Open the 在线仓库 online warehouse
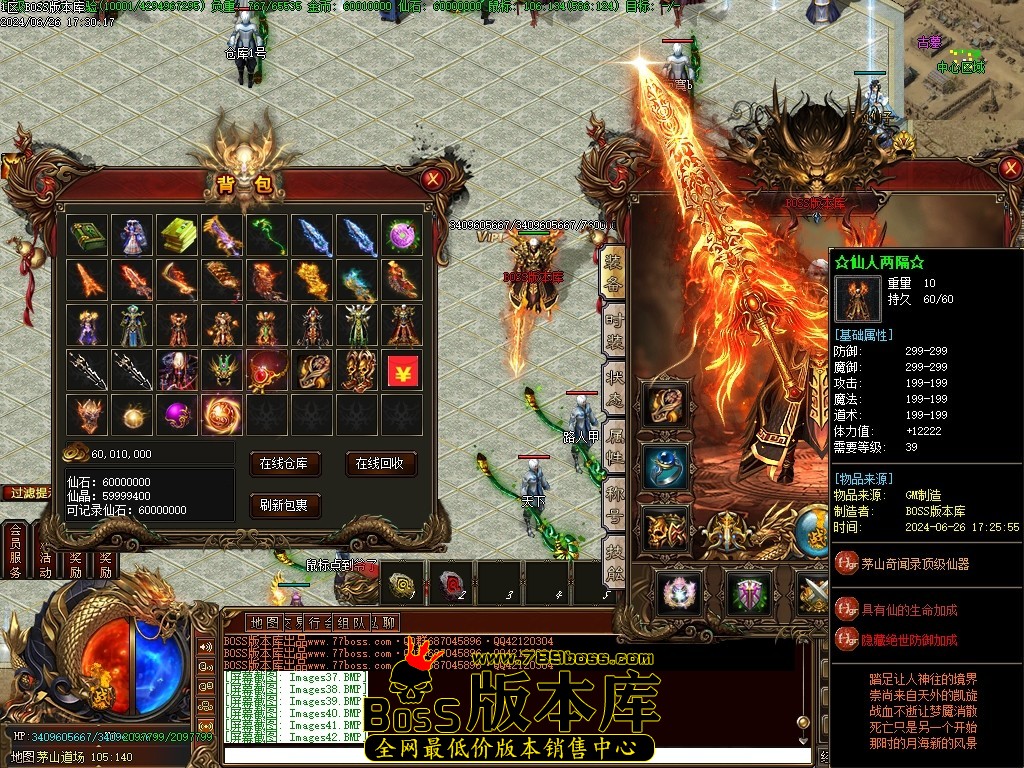 coord(290,463)
